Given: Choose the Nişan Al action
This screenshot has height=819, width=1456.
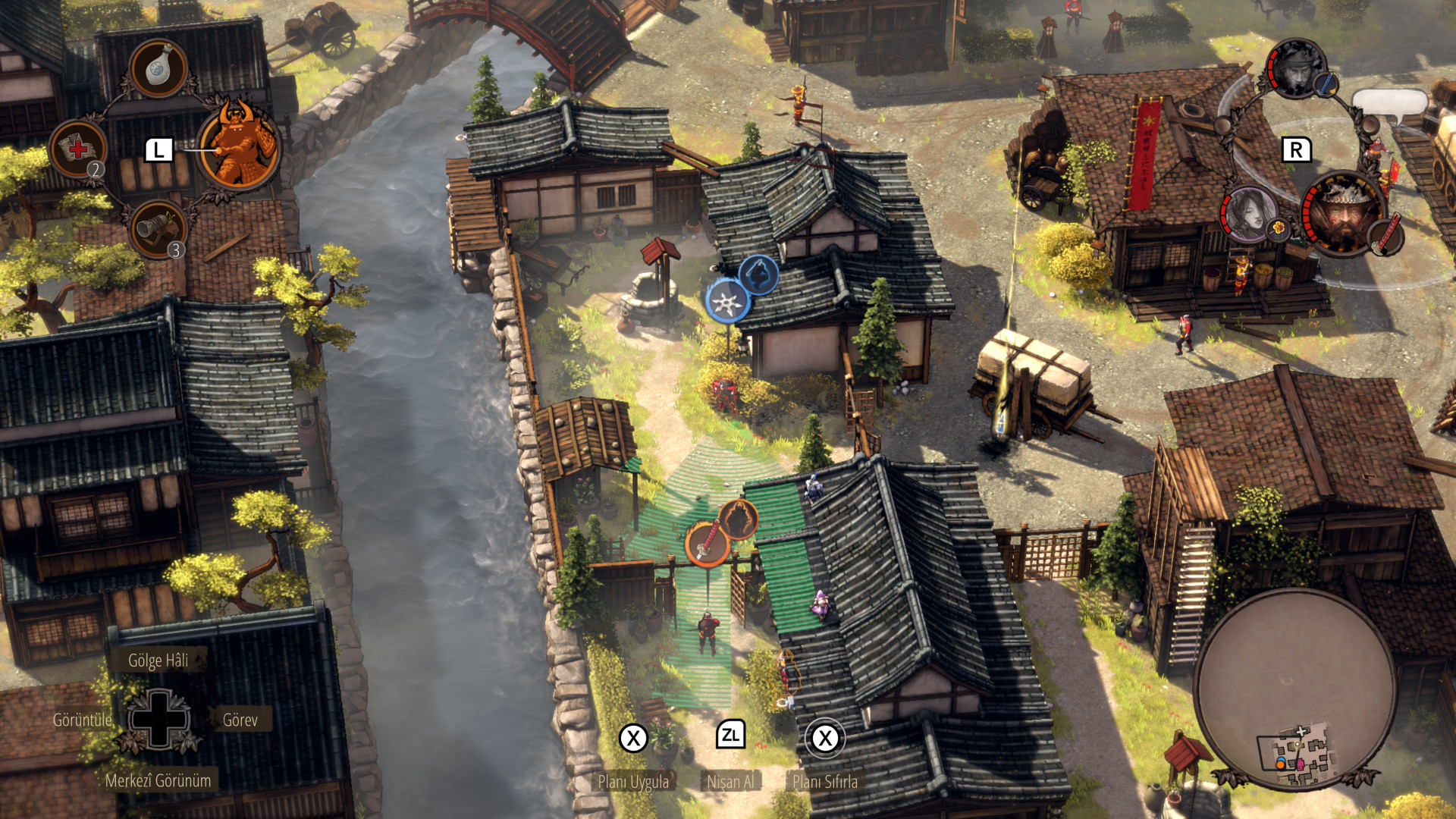Looking at the screenshot, I should pos(730,781).
